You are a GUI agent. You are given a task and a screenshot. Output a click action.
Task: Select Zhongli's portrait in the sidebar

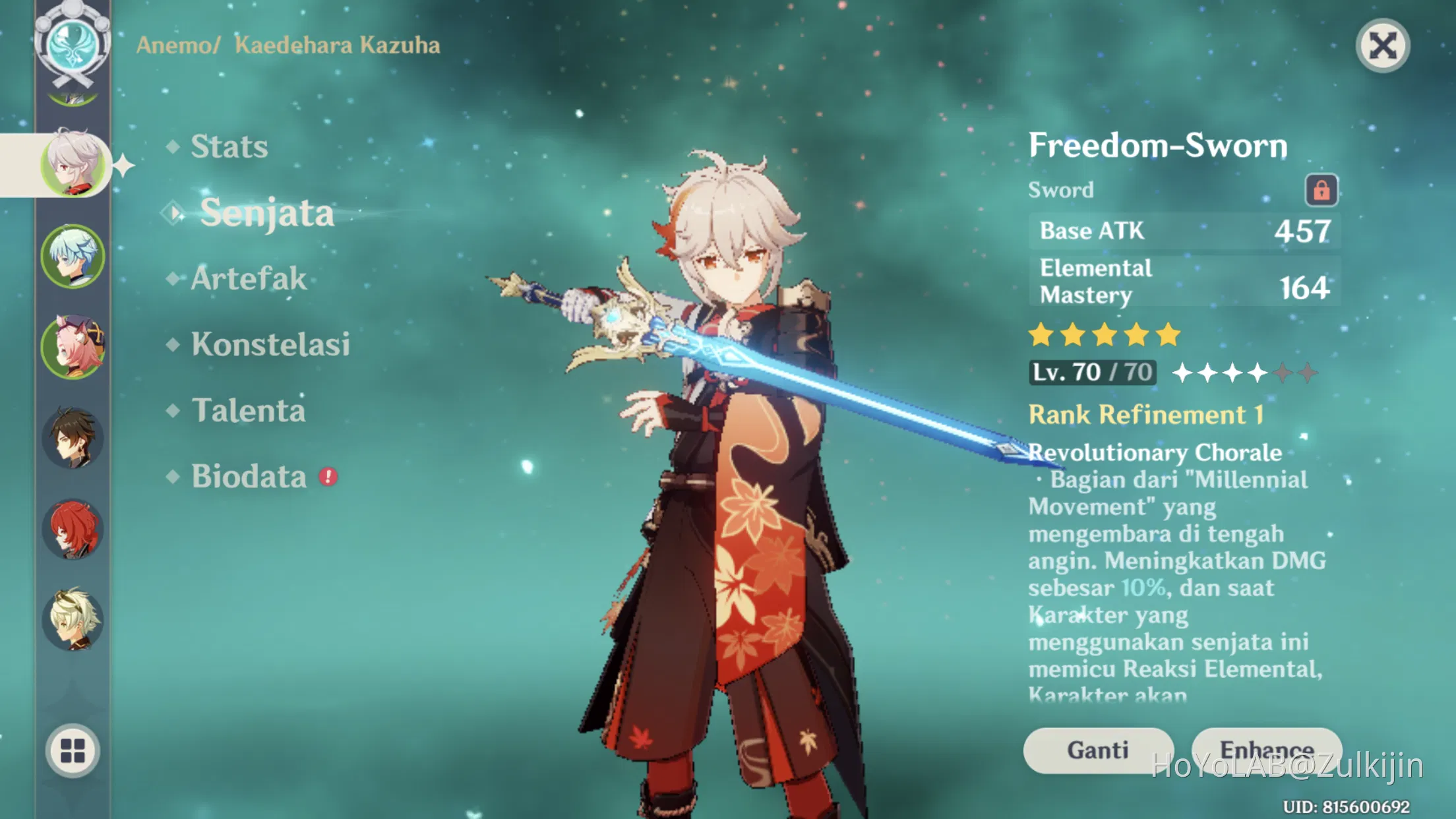pos(75,437)
